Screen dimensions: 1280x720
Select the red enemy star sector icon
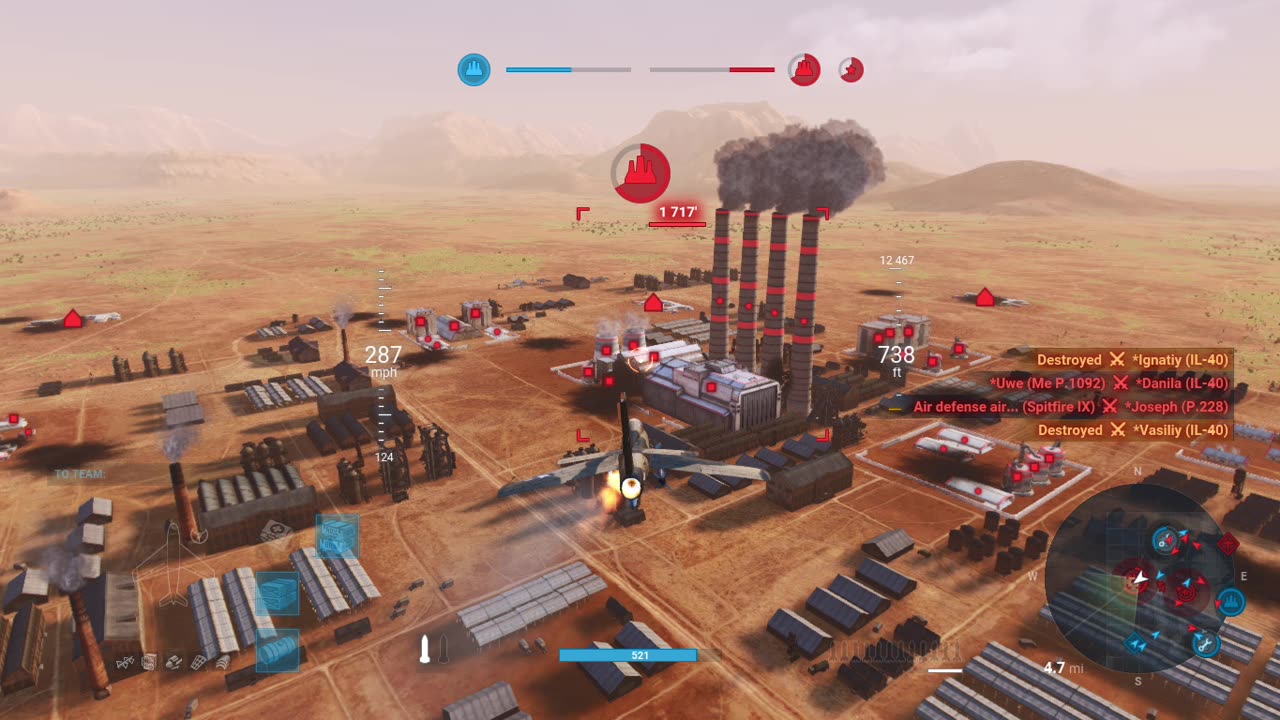click(x=851, y=70)
